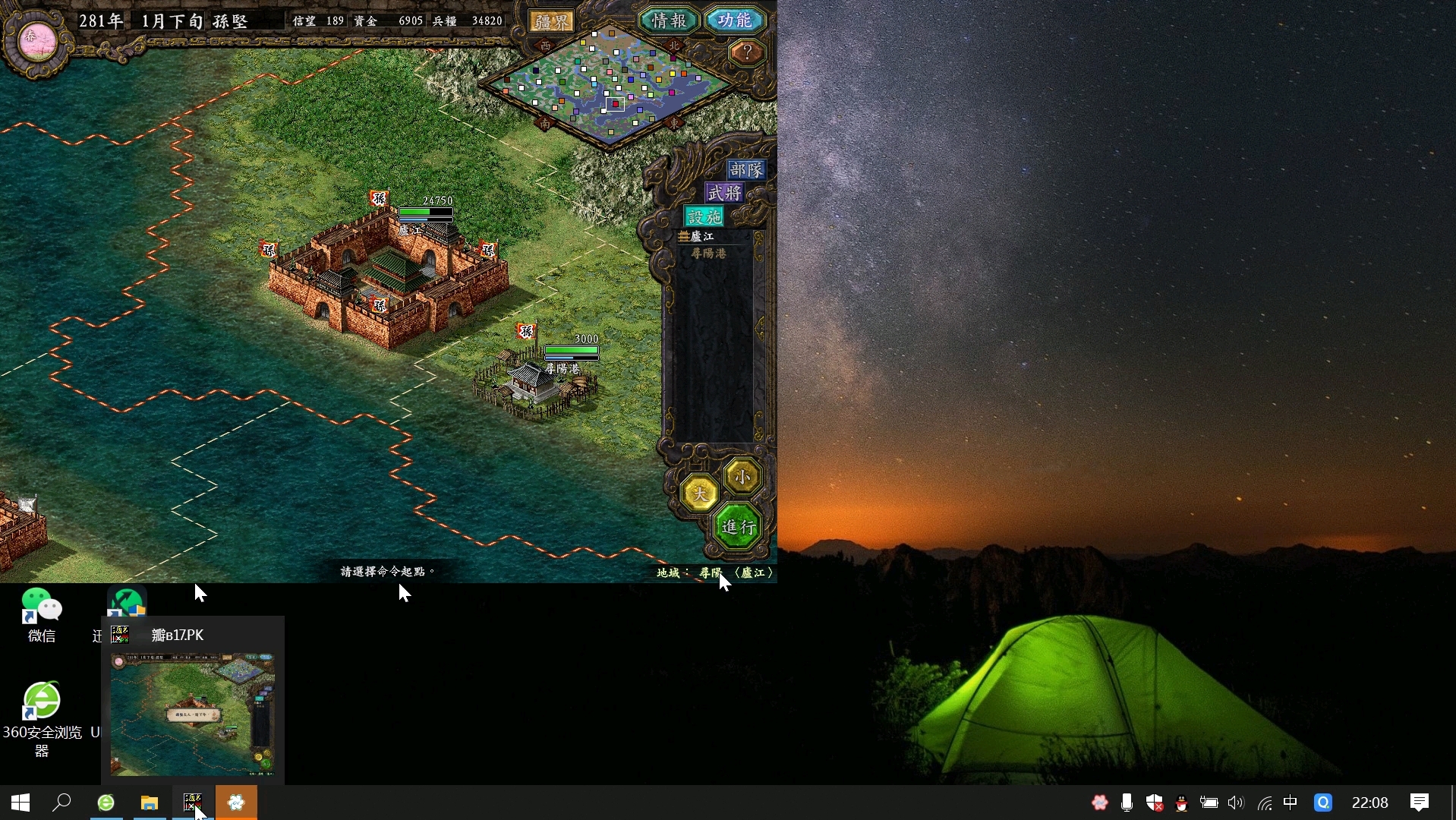Click the 大 zoom-in button
1456x820 pixels.
tap(699, 494)
